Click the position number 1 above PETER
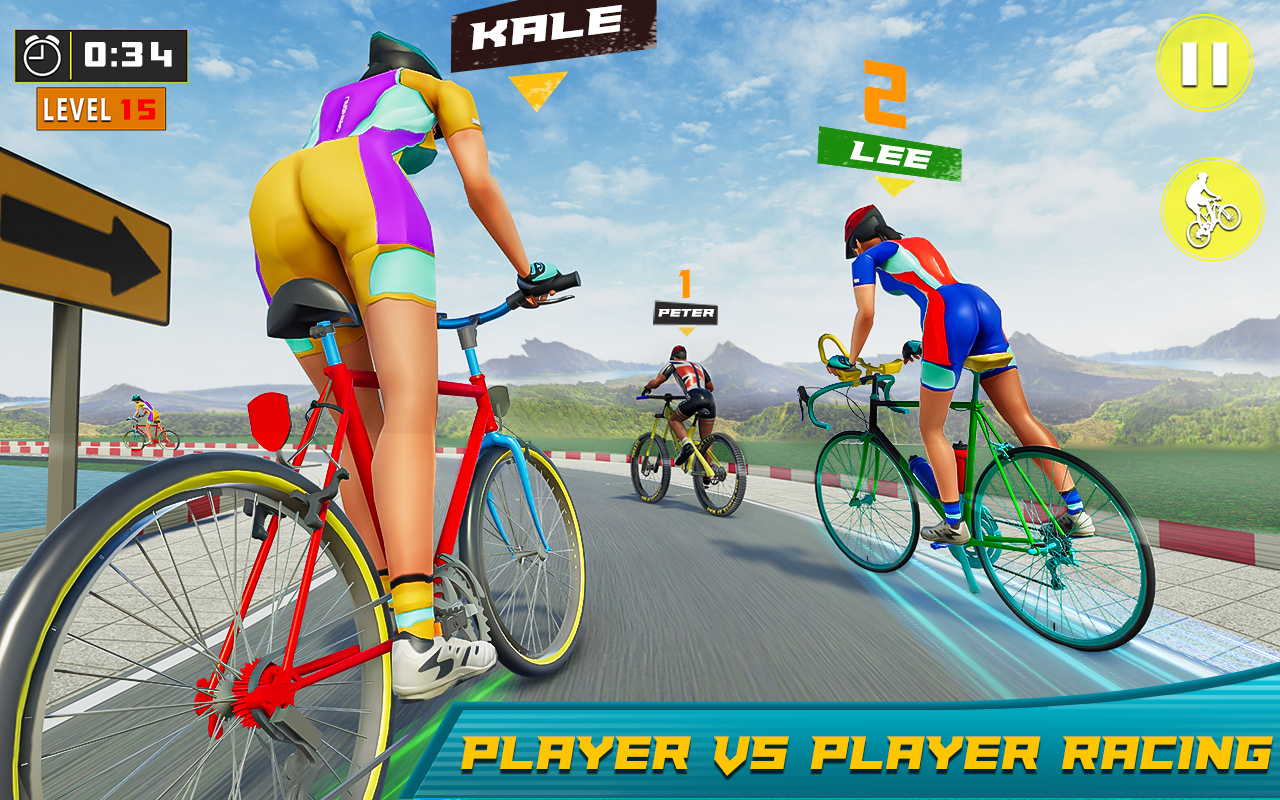This screenshot has width=1280, height=800. (686, 283)
